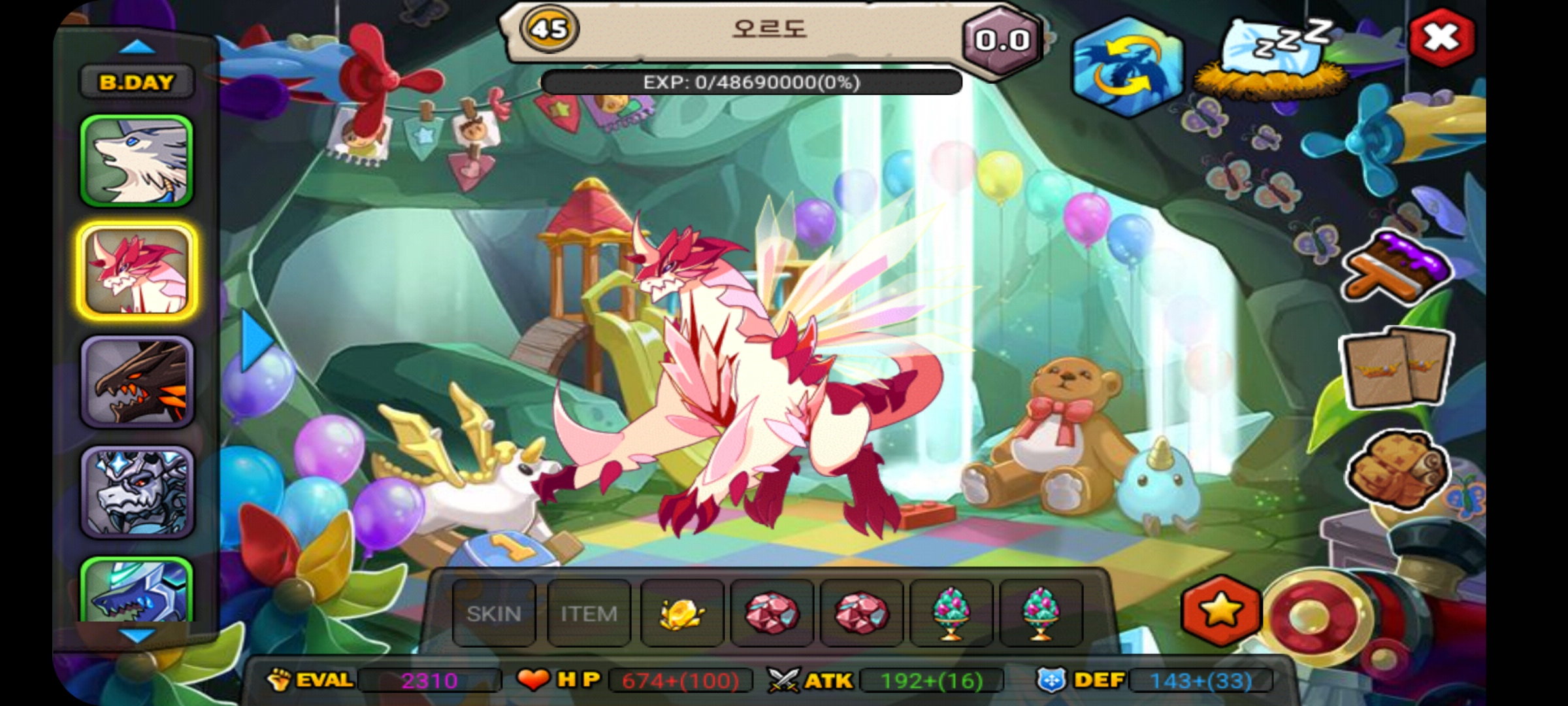Choose the black dragon with orange fangs
The width and height of the screenshot is (1568, 706).
tap(137, 382)
